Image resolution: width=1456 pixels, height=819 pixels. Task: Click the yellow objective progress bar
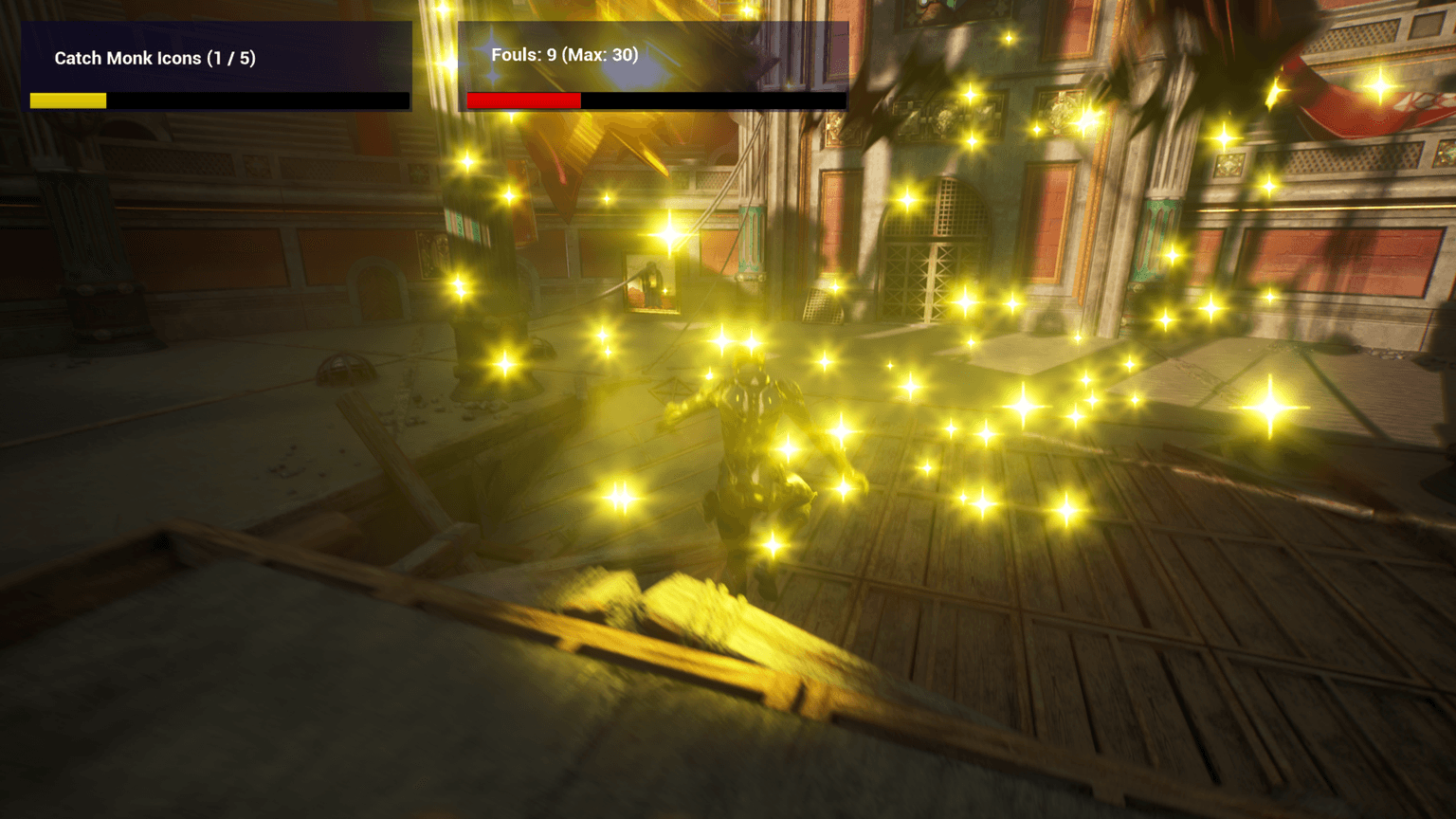[x=67, y=99]
